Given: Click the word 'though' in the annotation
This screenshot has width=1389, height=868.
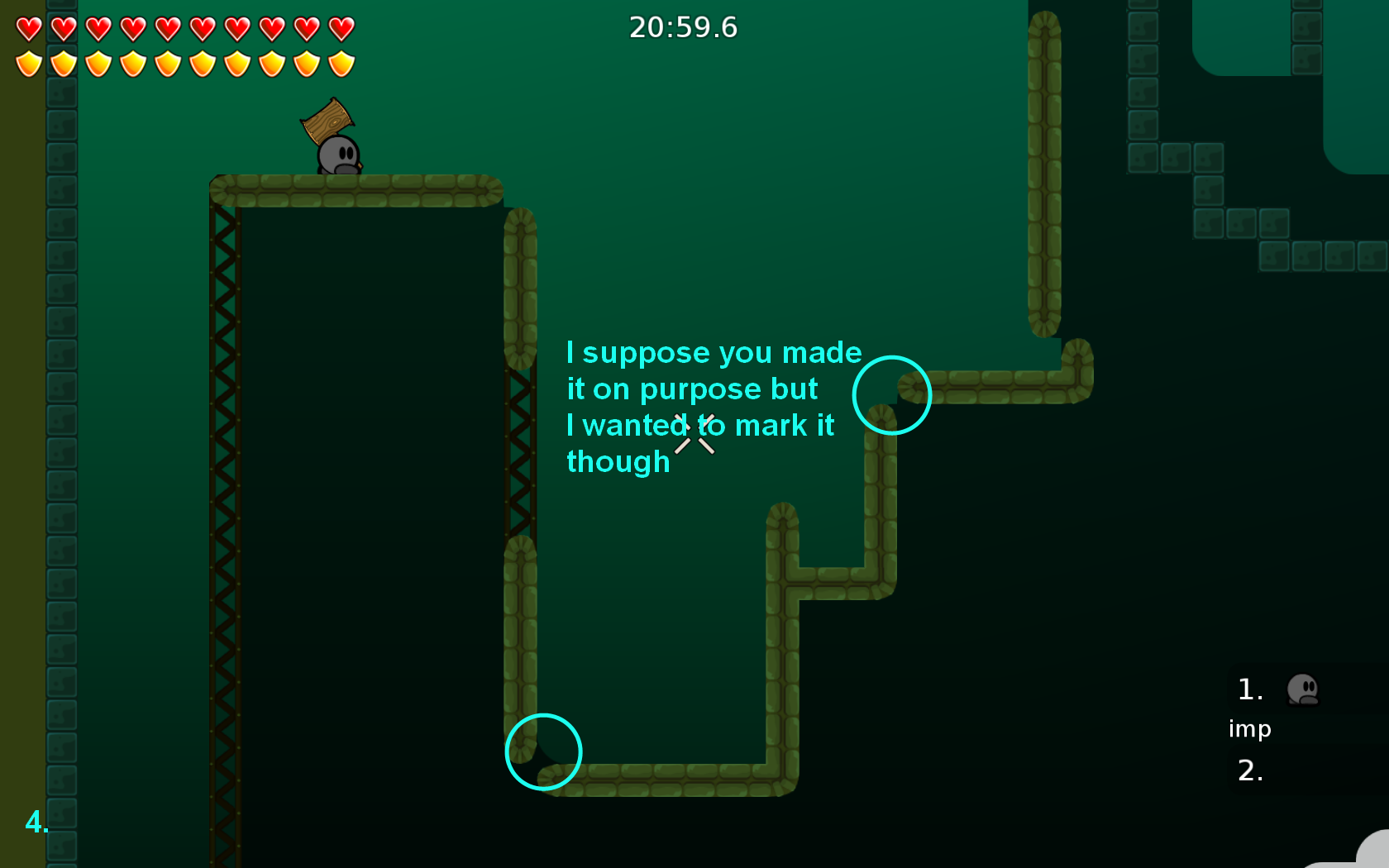Looking at the screenshot, I should tap(617, 462).
